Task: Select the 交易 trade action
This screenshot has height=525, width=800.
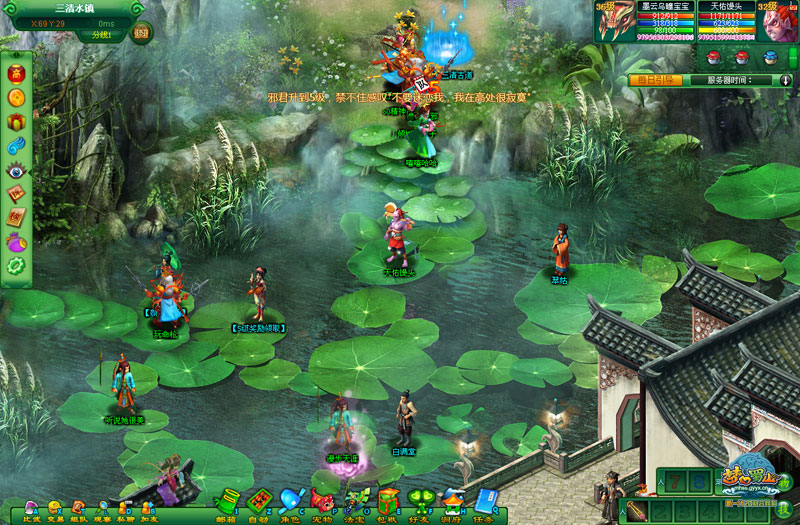Action: (55, 510)
